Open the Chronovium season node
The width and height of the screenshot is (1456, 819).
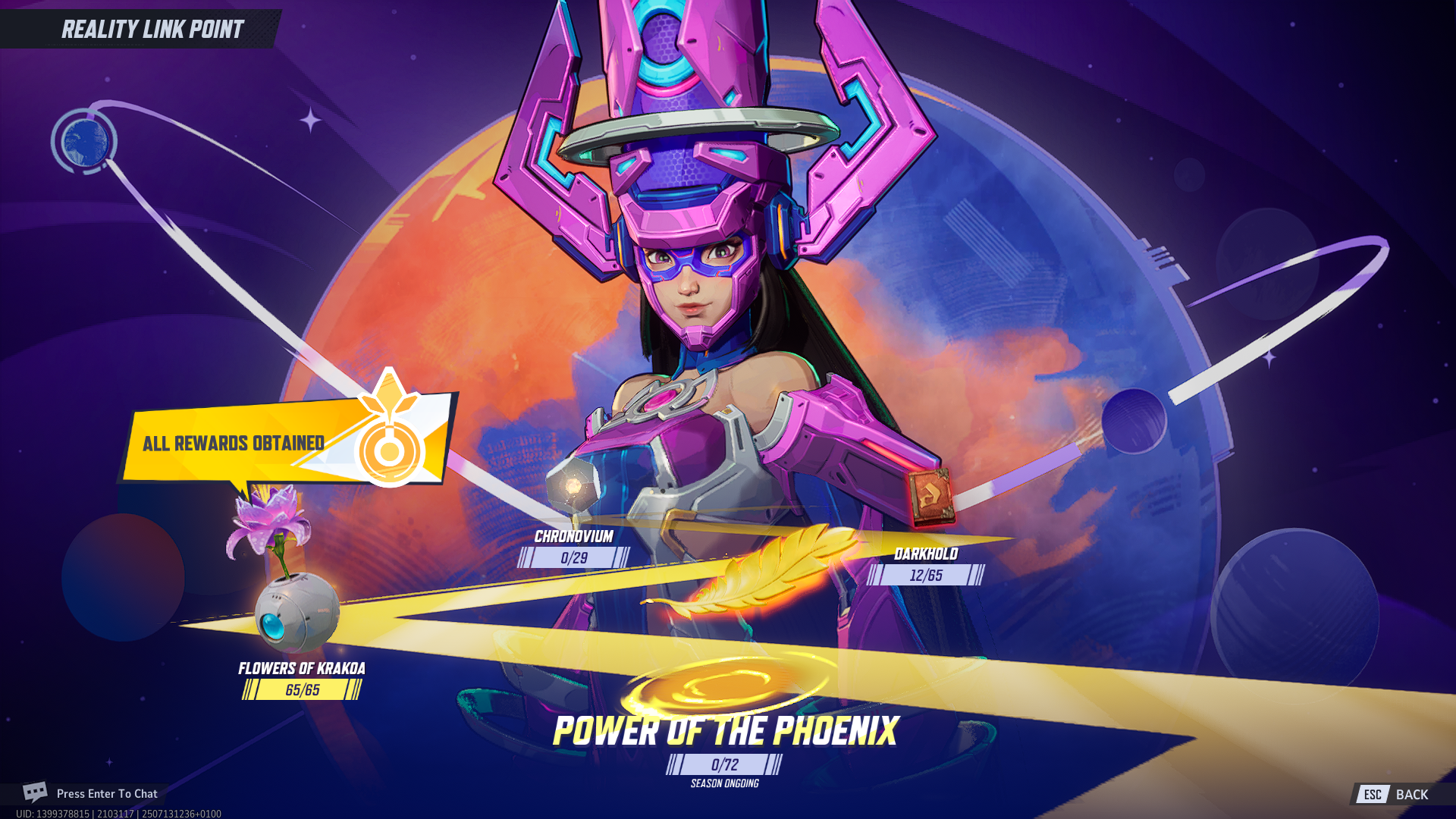click(x=574, y=485)
